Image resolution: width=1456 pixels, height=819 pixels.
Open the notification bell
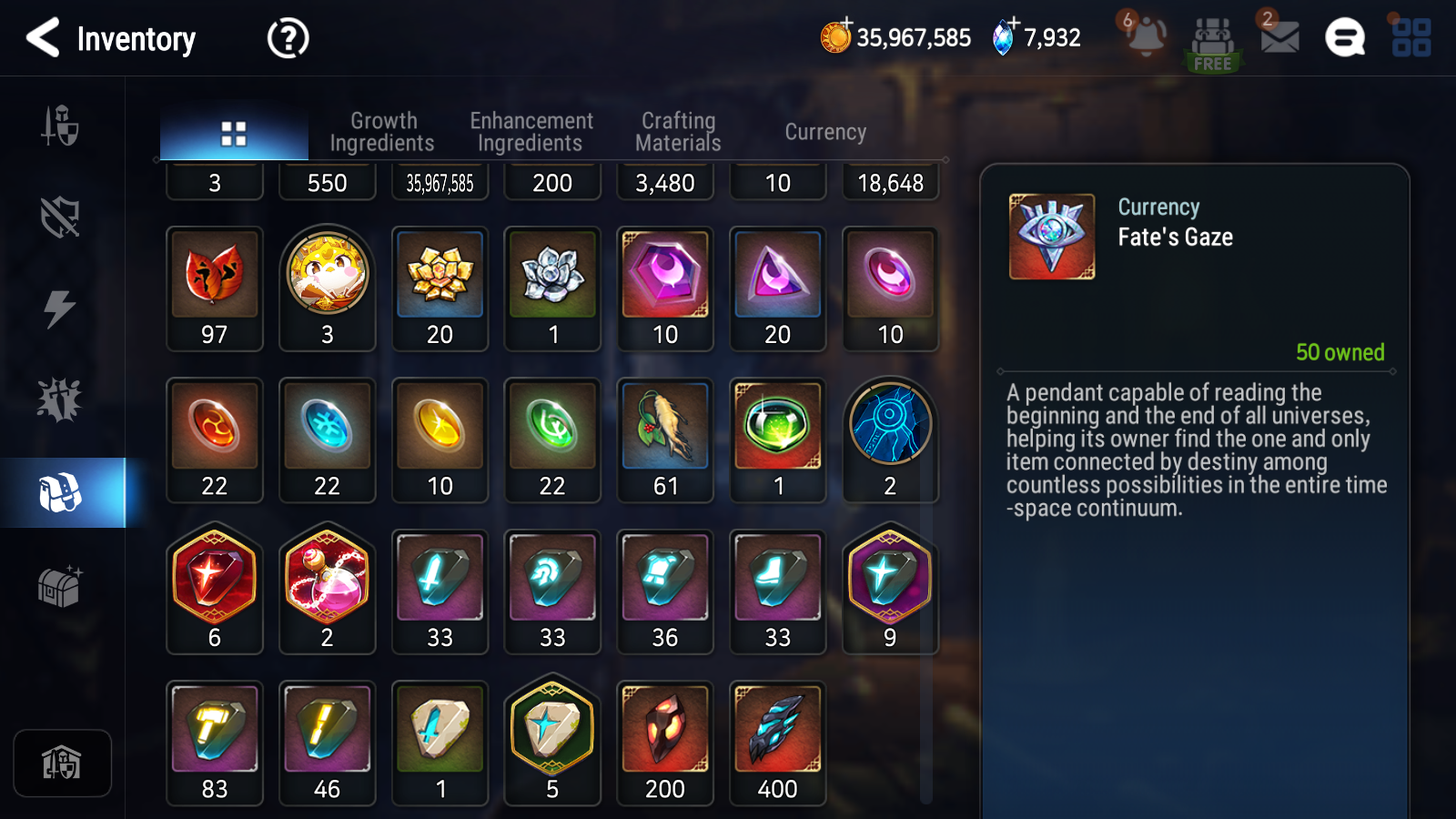(x=1146, y=37)
